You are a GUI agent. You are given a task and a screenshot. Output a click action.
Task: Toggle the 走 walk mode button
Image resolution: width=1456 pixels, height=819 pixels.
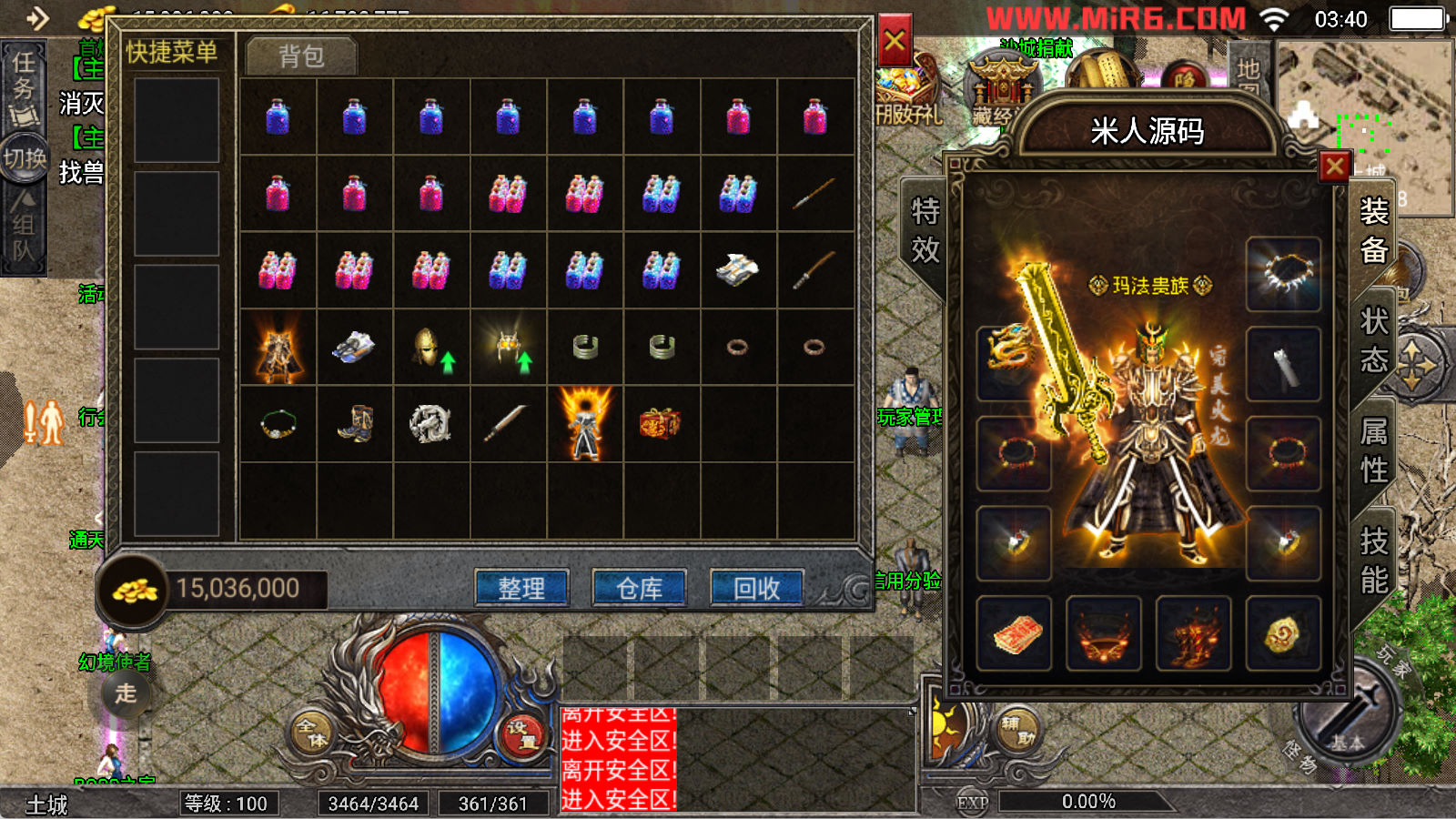(126, 693)
